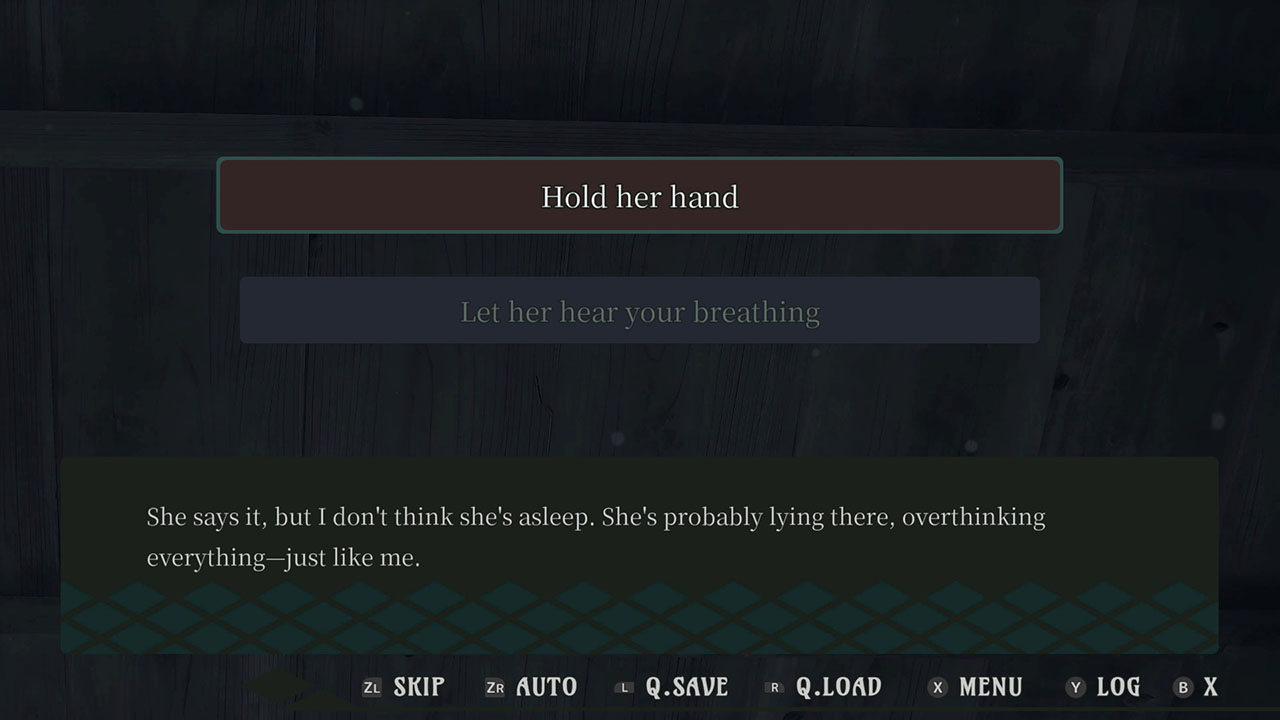Click the L button icon before Q.SAVE
This screenshot has height=720, width=1280.
(623, 687)
